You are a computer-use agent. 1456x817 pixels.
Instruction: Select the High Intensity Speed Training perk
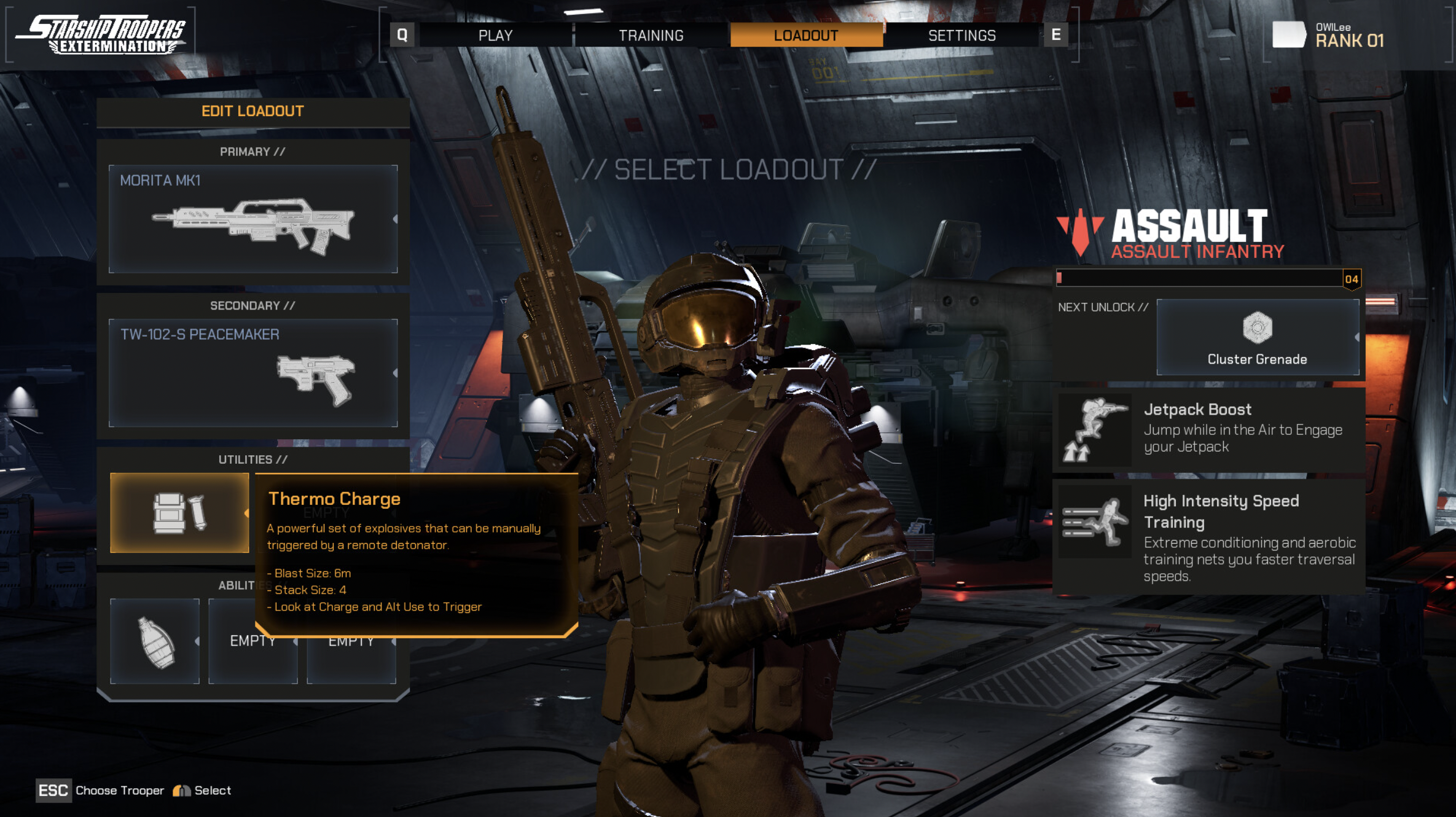pos(1208,537)
